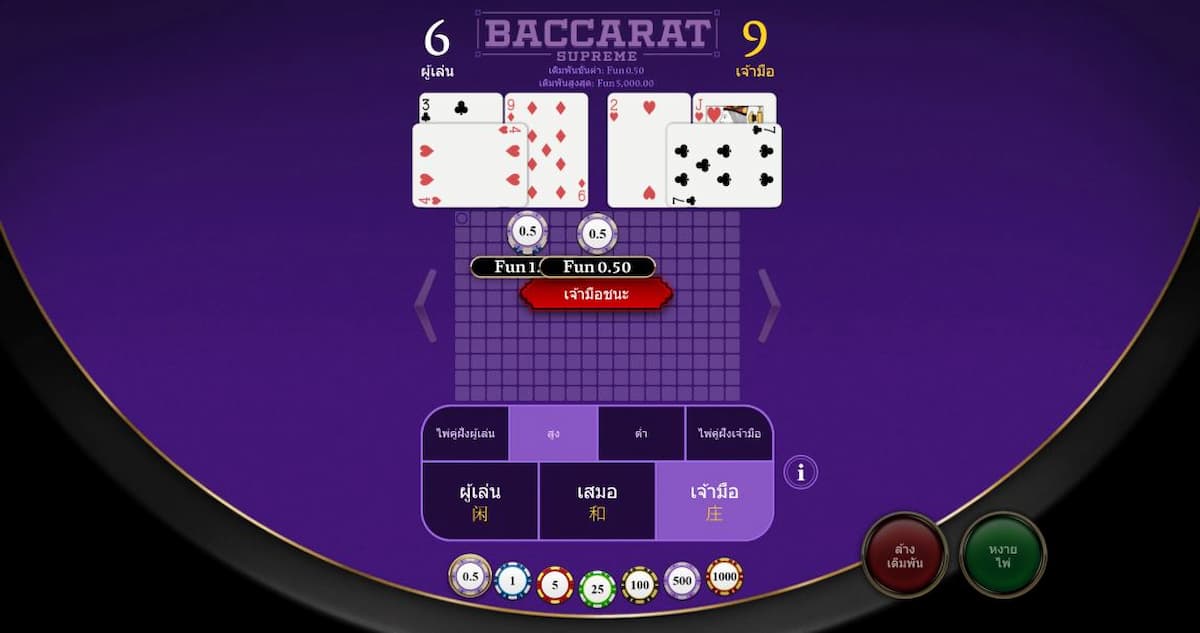Select the 0.5 chip in the chip tray

tap(470, 576)
